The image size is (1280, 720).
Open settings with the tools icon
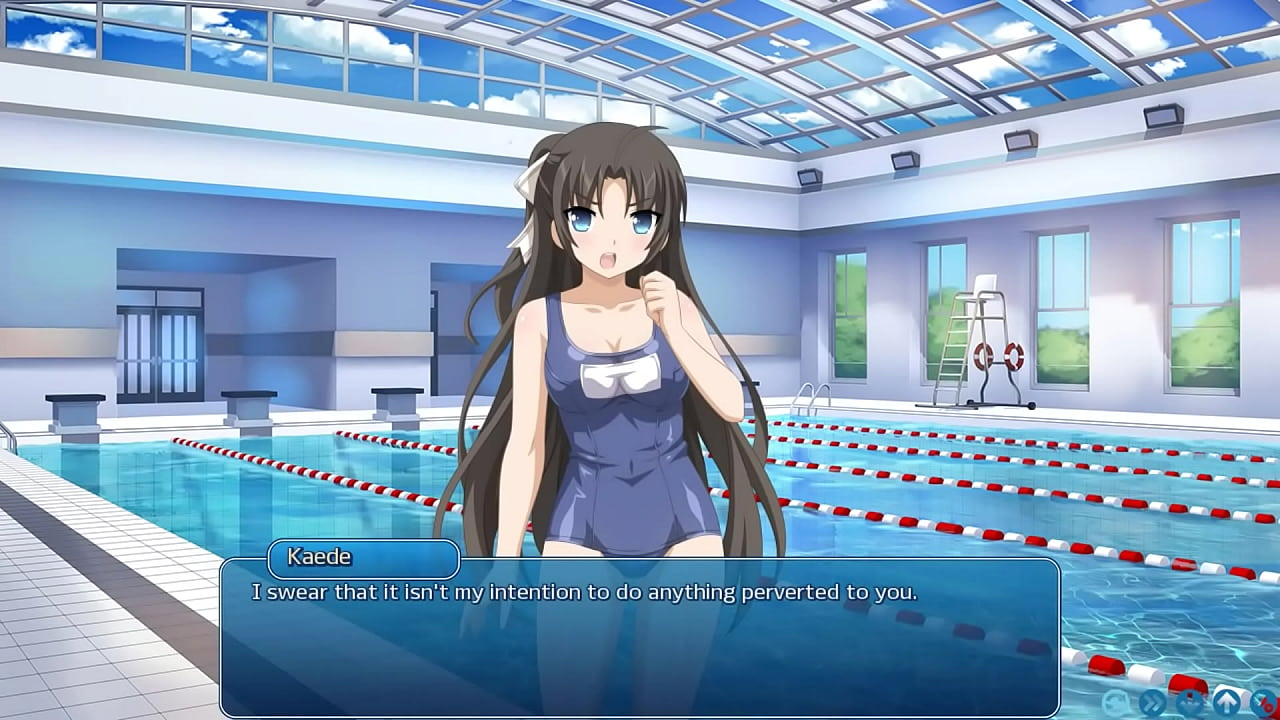pos(1264,701)
